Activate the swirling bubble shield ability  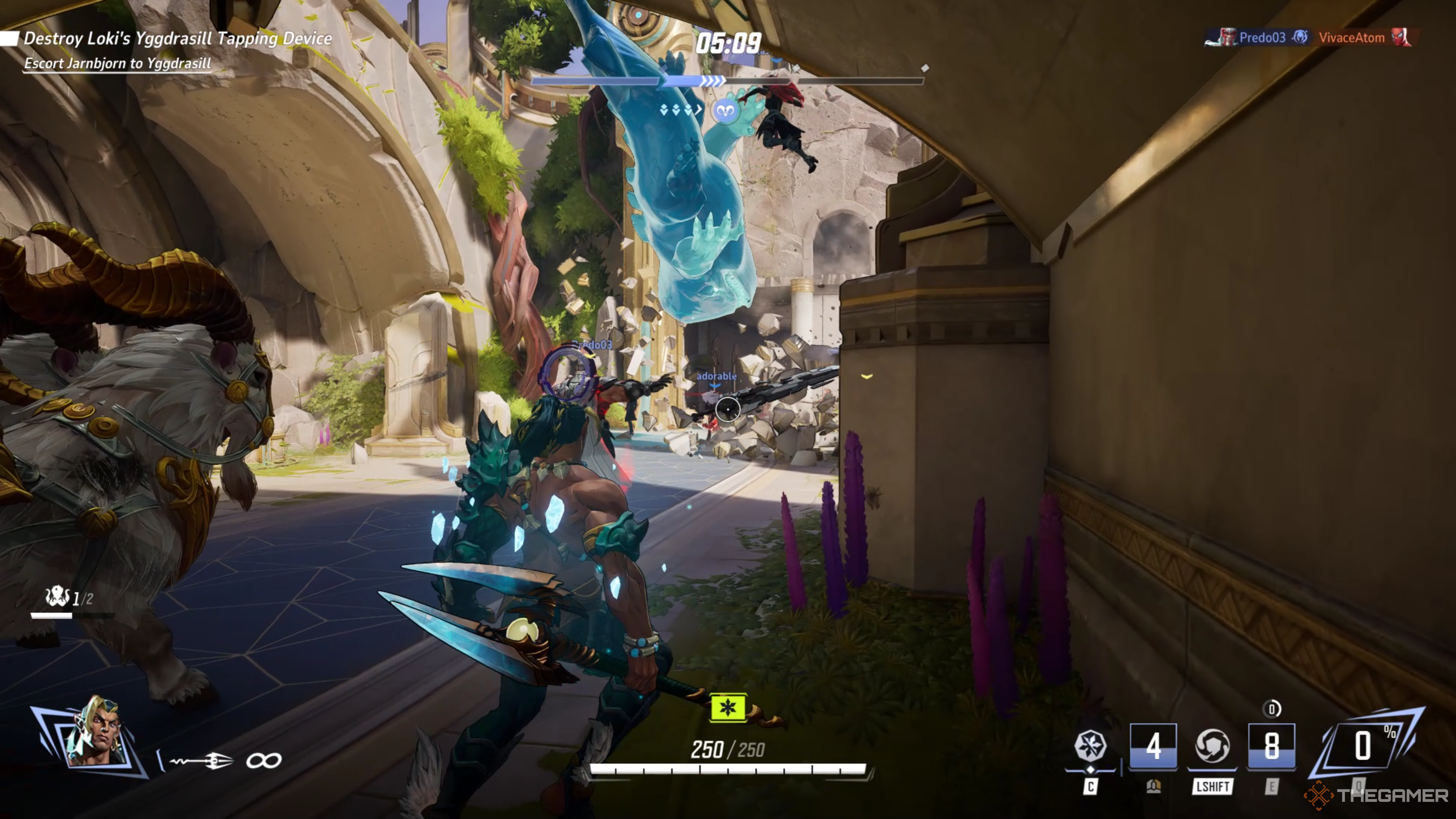coord(1212,745)
